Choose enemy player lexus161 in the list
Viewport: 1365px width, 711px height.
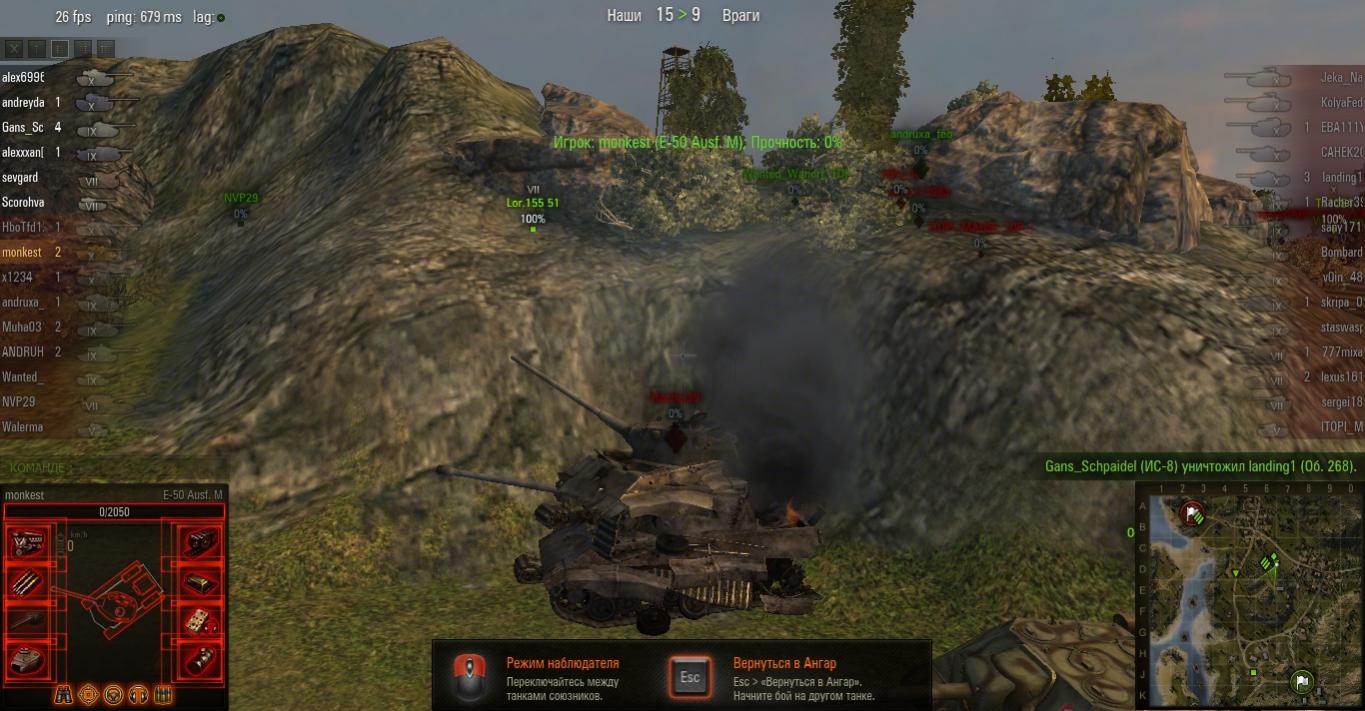tap(1341, 377)
